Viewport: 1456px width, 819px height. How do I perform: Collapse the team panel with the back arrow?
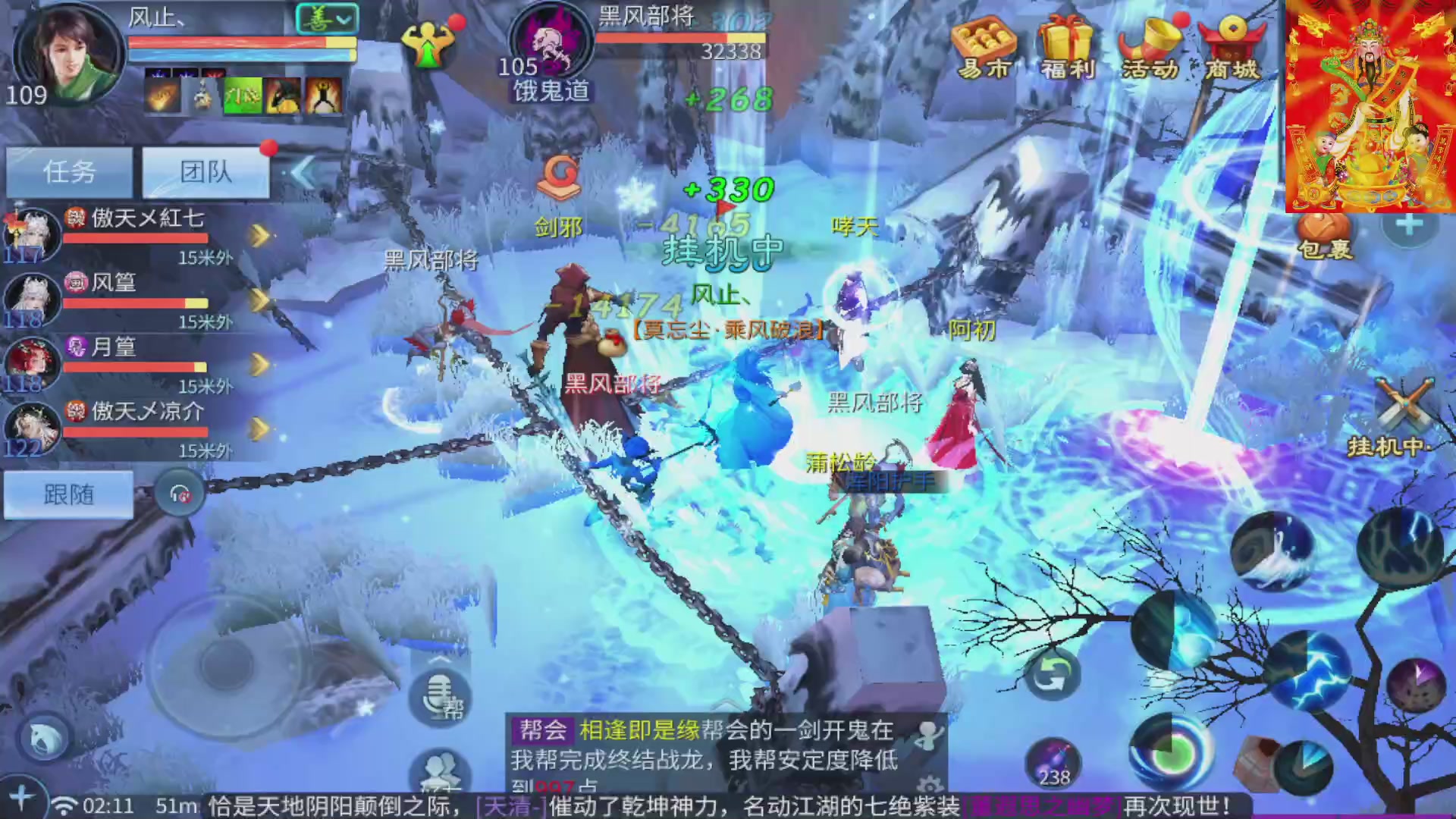tap(303, 173)
